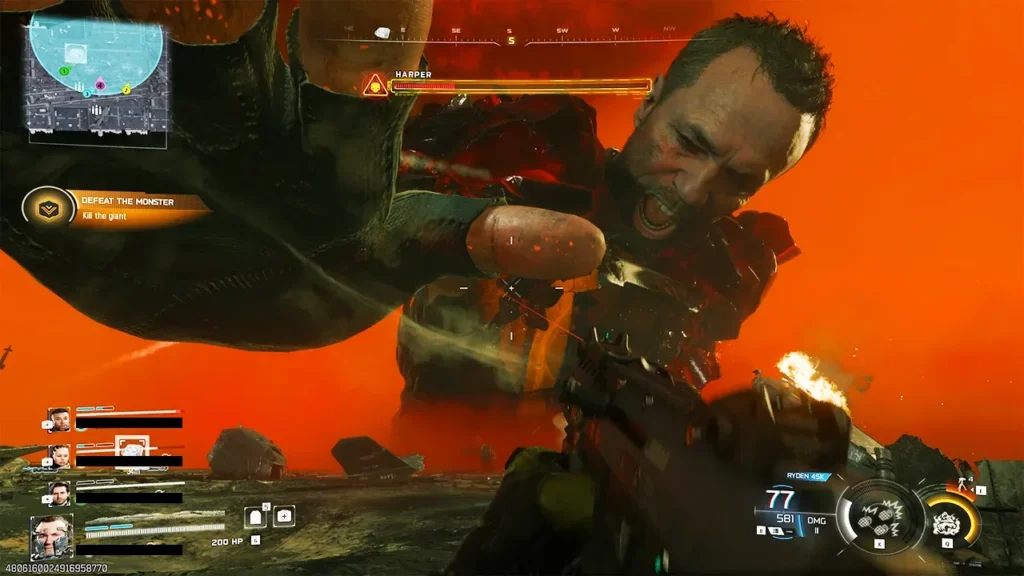Select the second squadmate portrait
Image resolution: width=1024 pixels, height=576 pixels.
tap(59, 456)
